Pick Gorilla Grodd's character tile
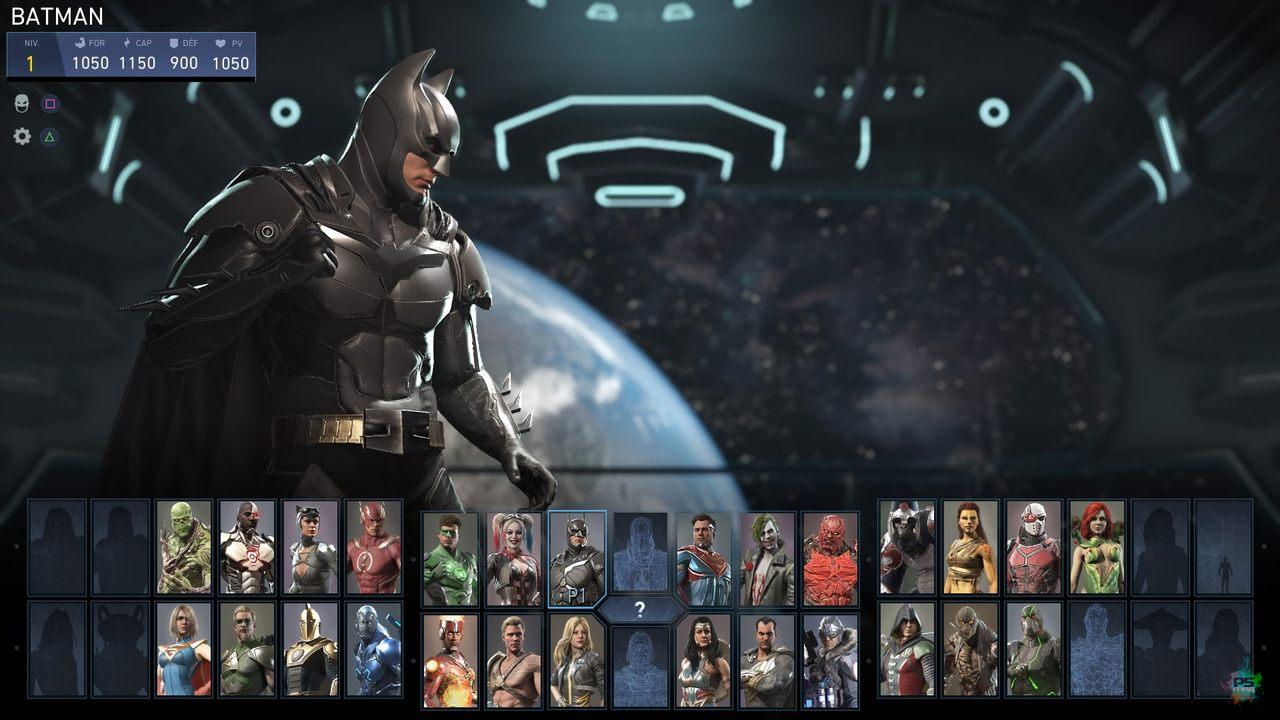1280x720 pixels. pyautogui.click(x=907, y=547)
